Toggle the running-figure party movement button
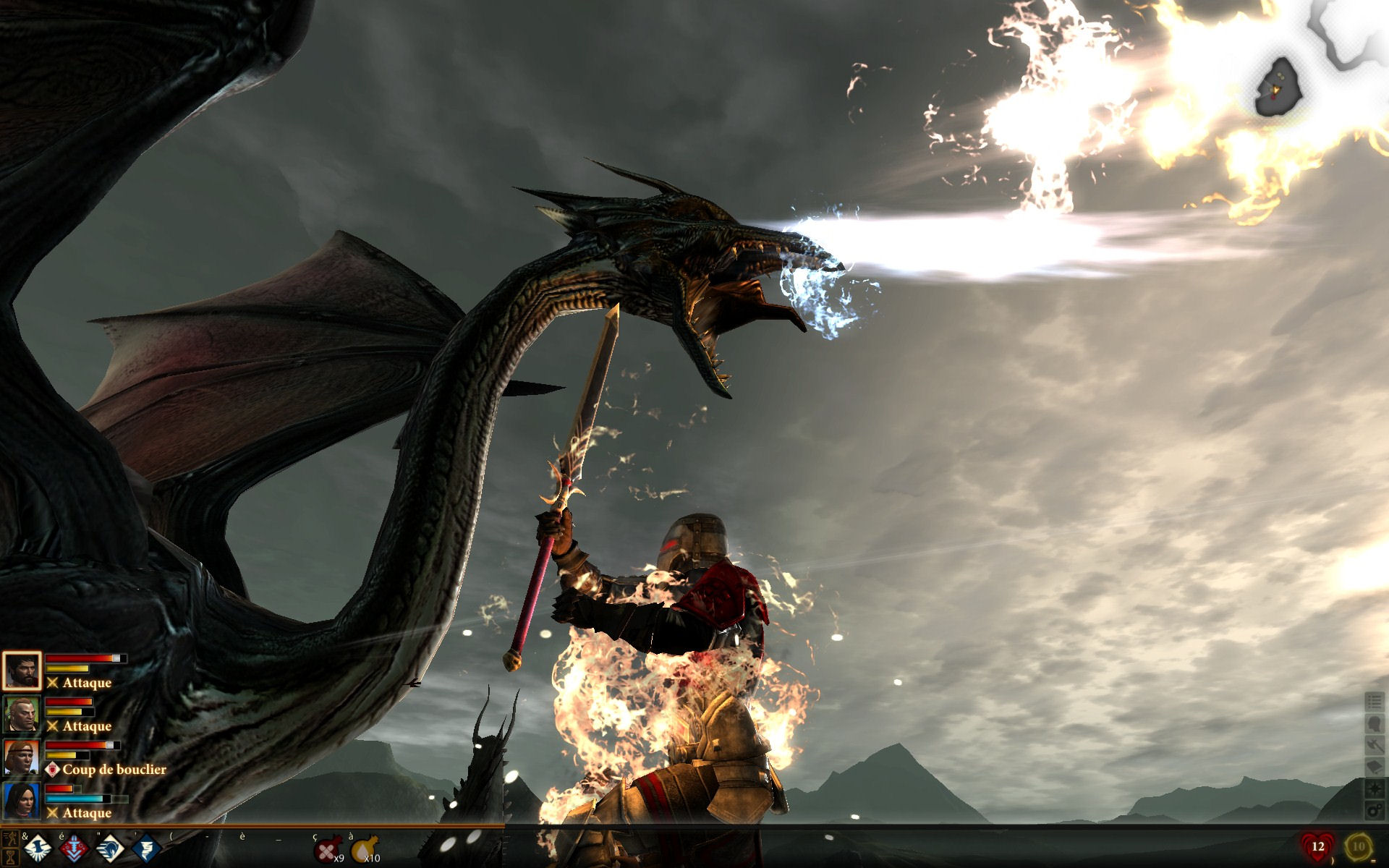Viewport: 1389px width, 868px height. pyautogui.click(x=11, y=838)
